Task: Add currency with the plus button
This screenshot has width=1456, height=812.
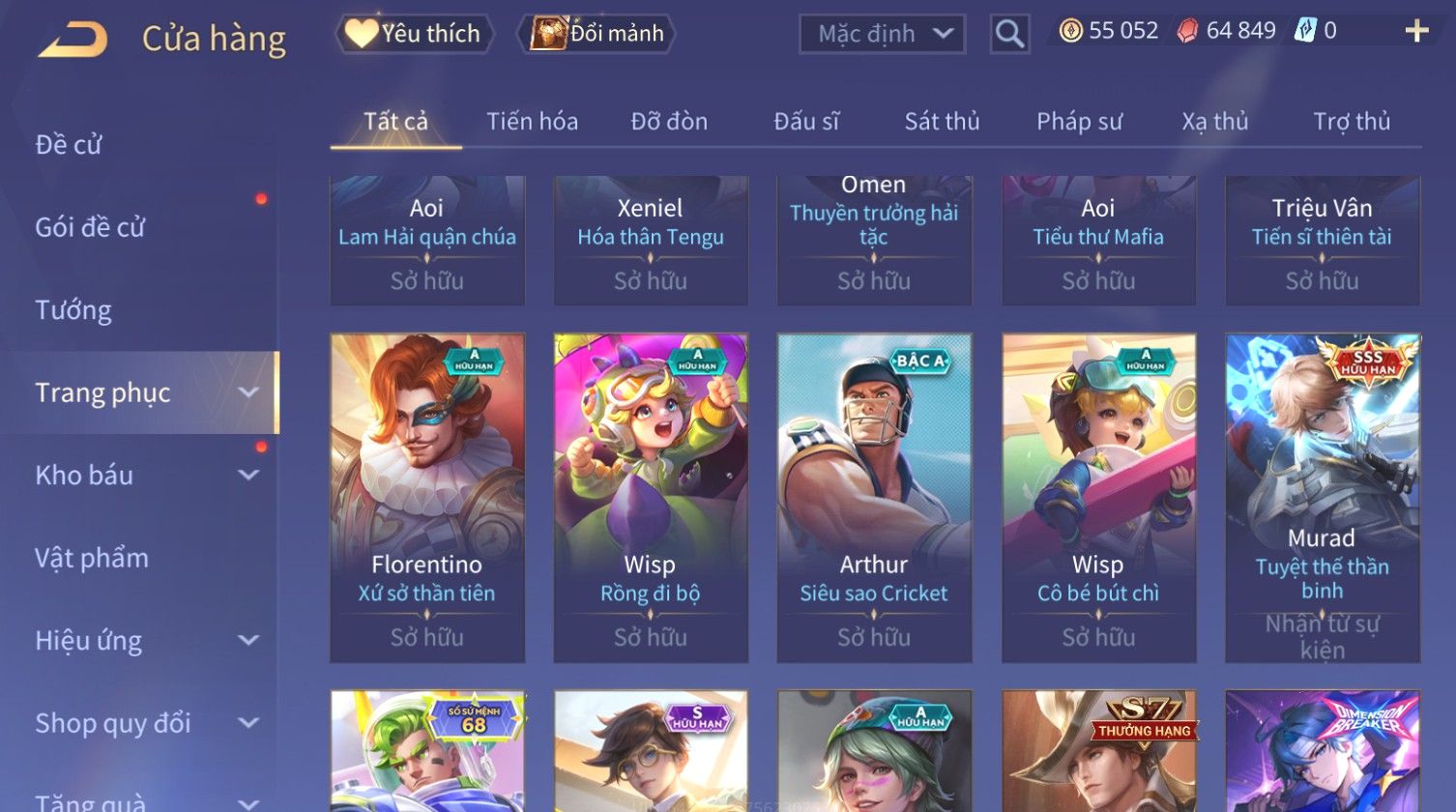Action: pos(1416,32)
